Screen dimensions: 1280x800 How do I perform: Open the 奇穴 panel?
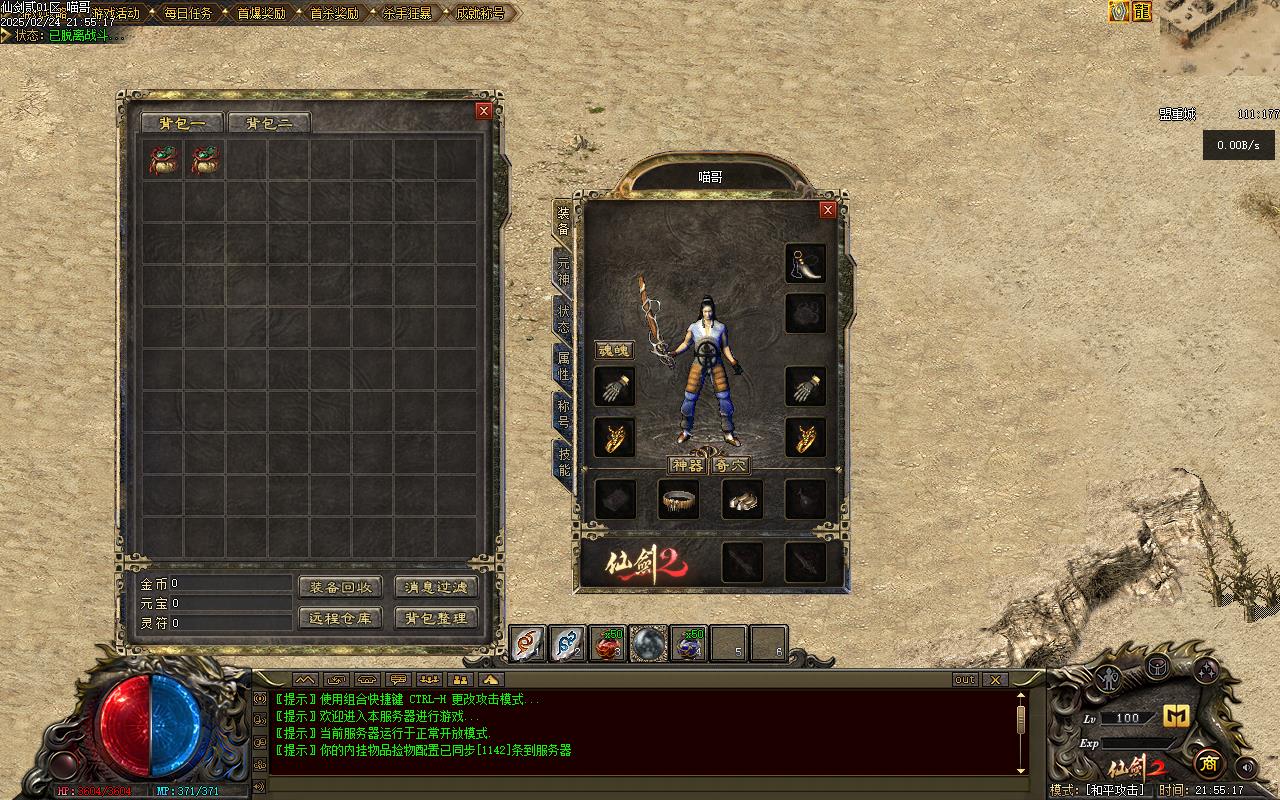coord(730,465)
